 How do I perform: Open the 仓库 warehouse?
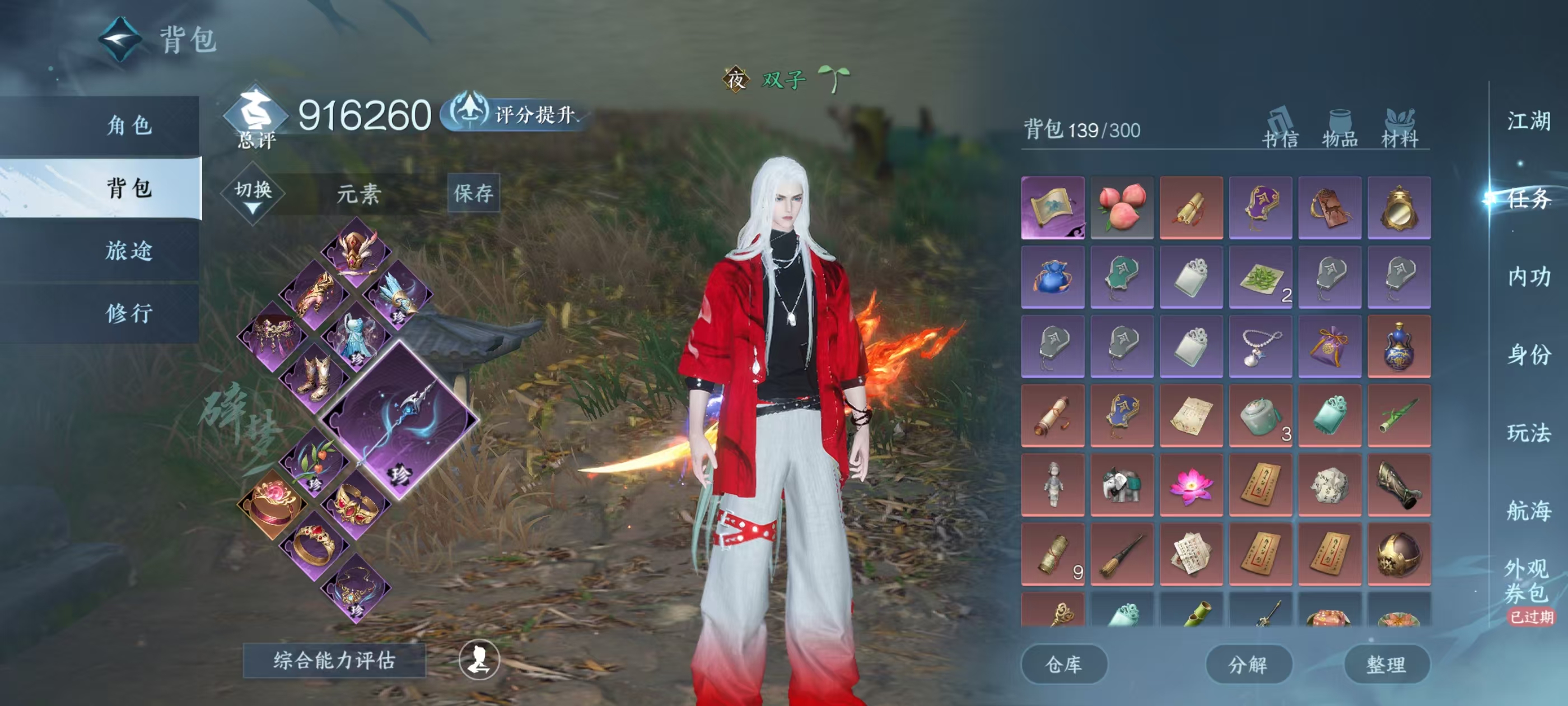(x=1063, y=664)
